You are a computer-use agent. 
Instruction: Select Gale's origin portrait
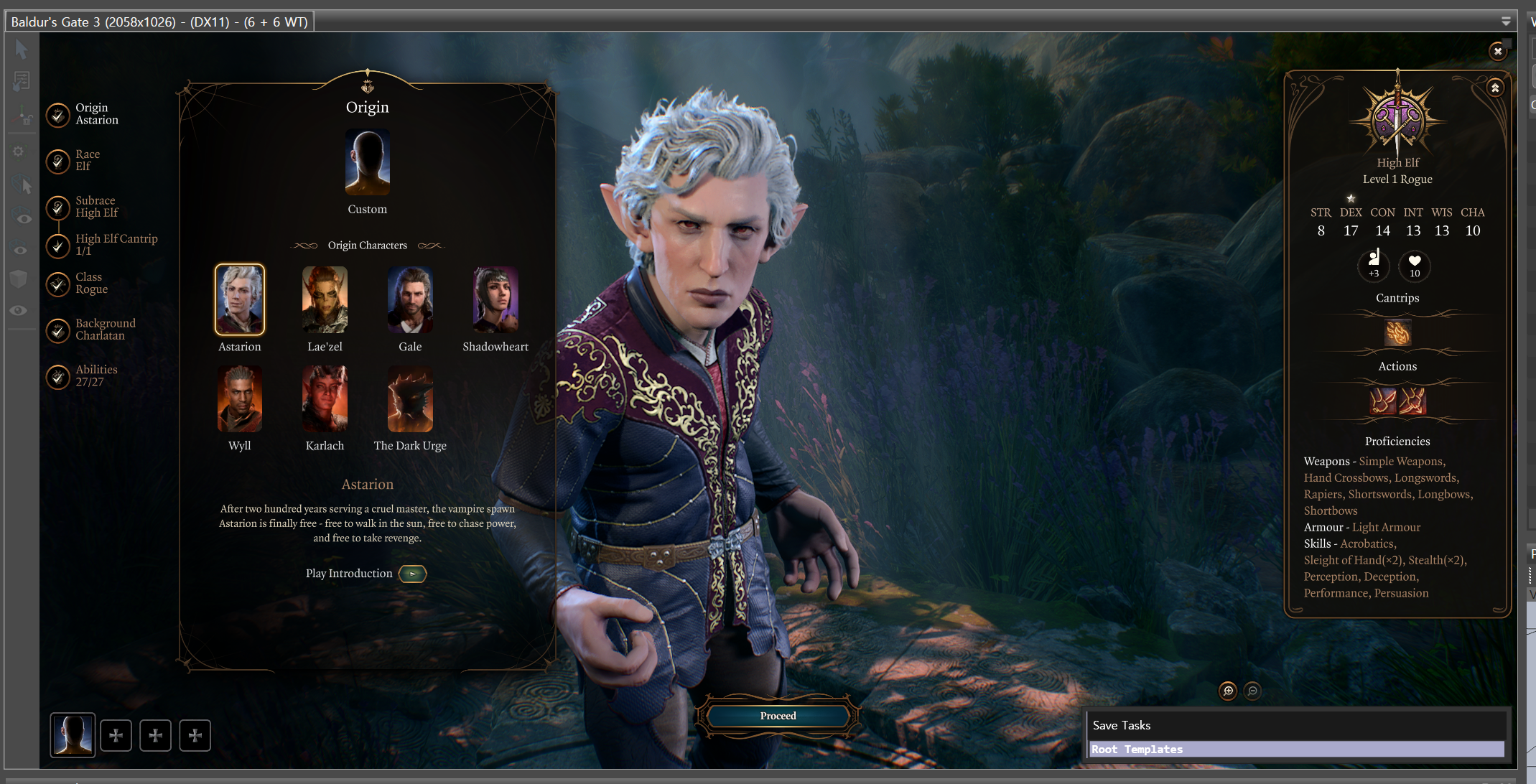(410, 299)
